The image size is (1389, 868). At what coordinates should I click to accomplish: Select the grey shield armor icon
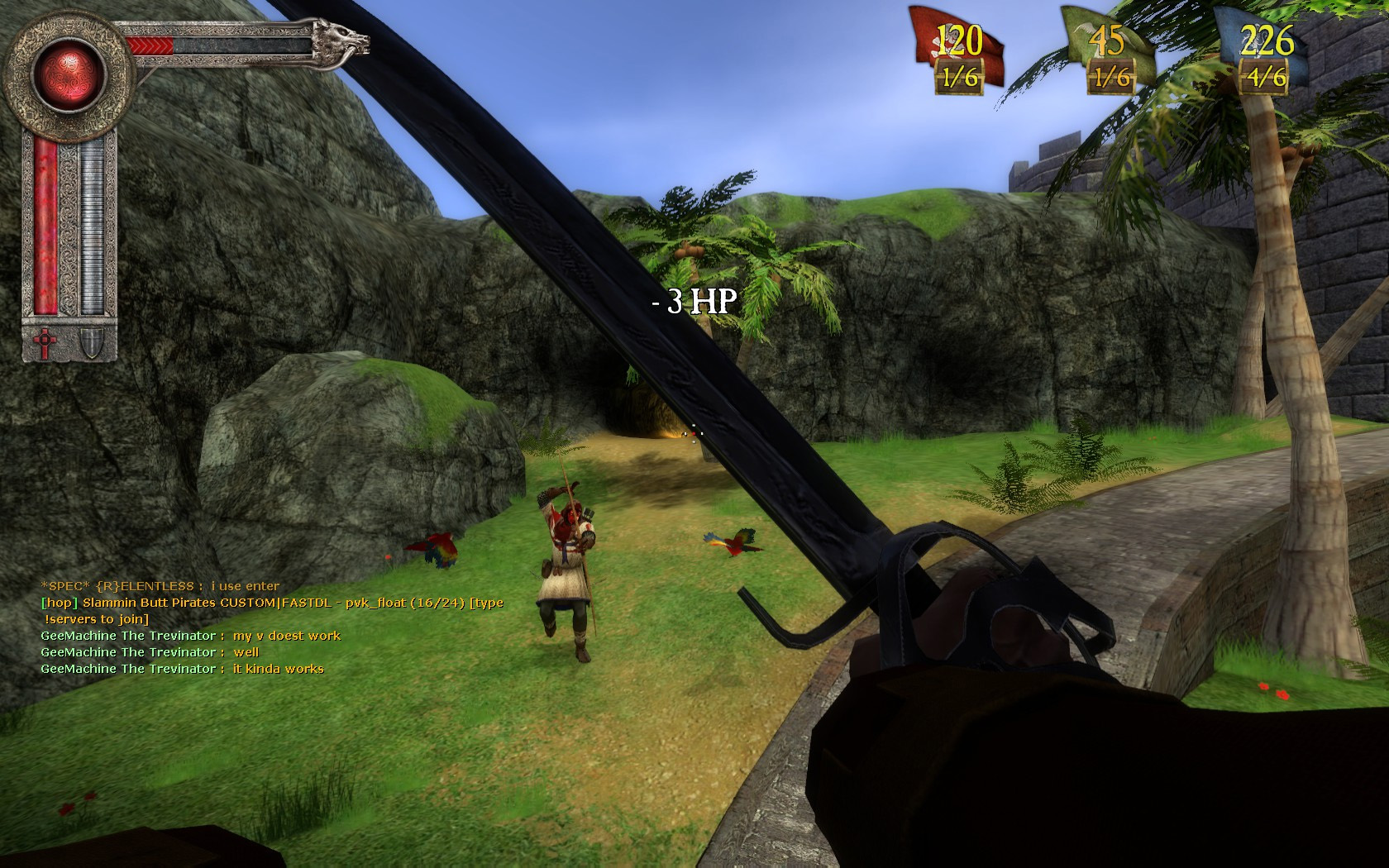coord(90,342)
